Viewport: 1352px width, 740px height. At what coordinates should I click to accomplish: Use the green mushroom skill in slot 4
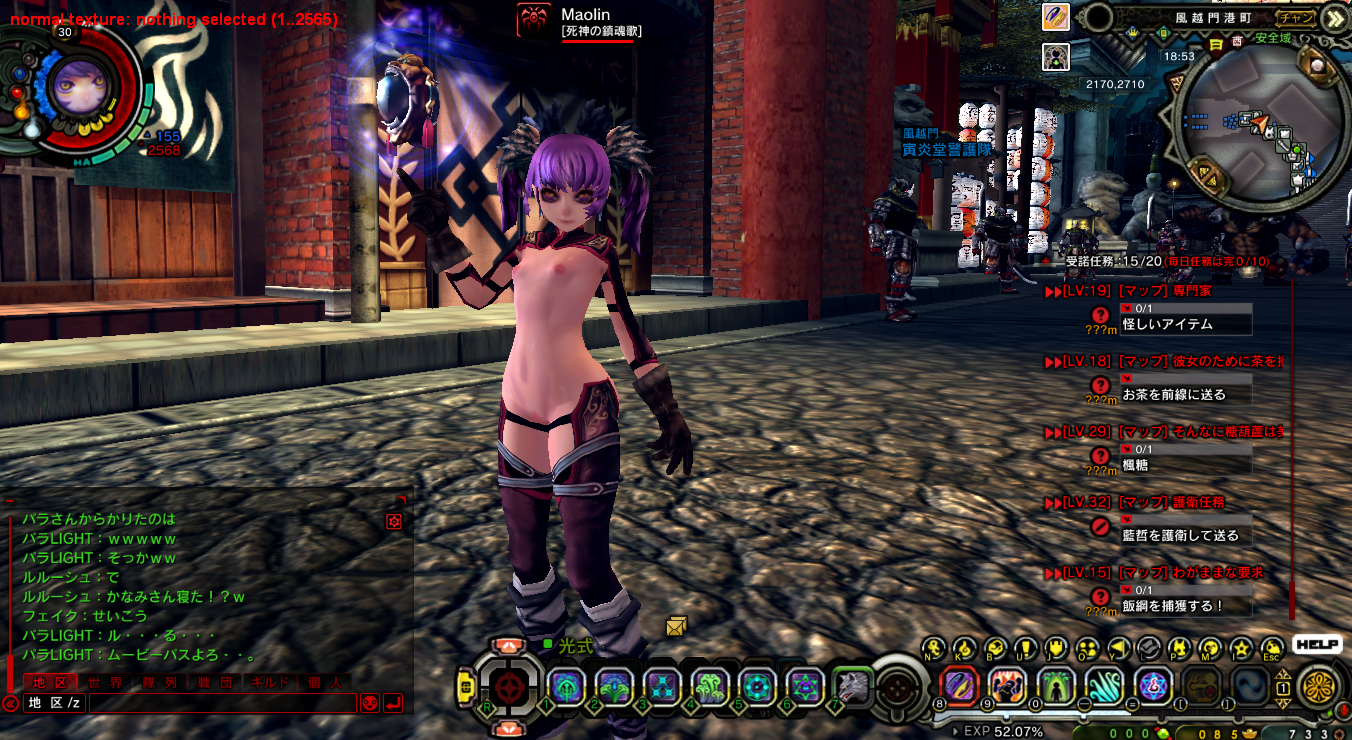(709, 686)
